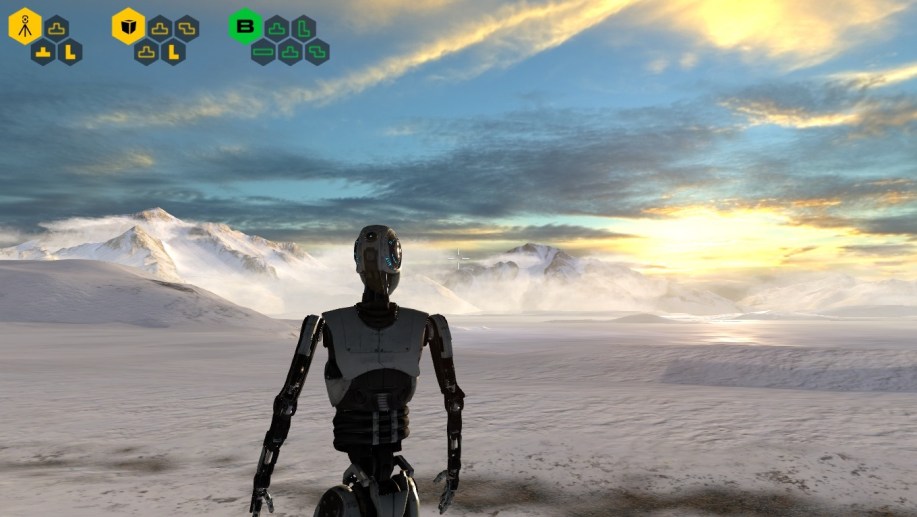Image resolution: width=917 pixels, height=517 pixels.
Task: Pick the green Z-shaped sigil
Action: [x=317, y=51]
